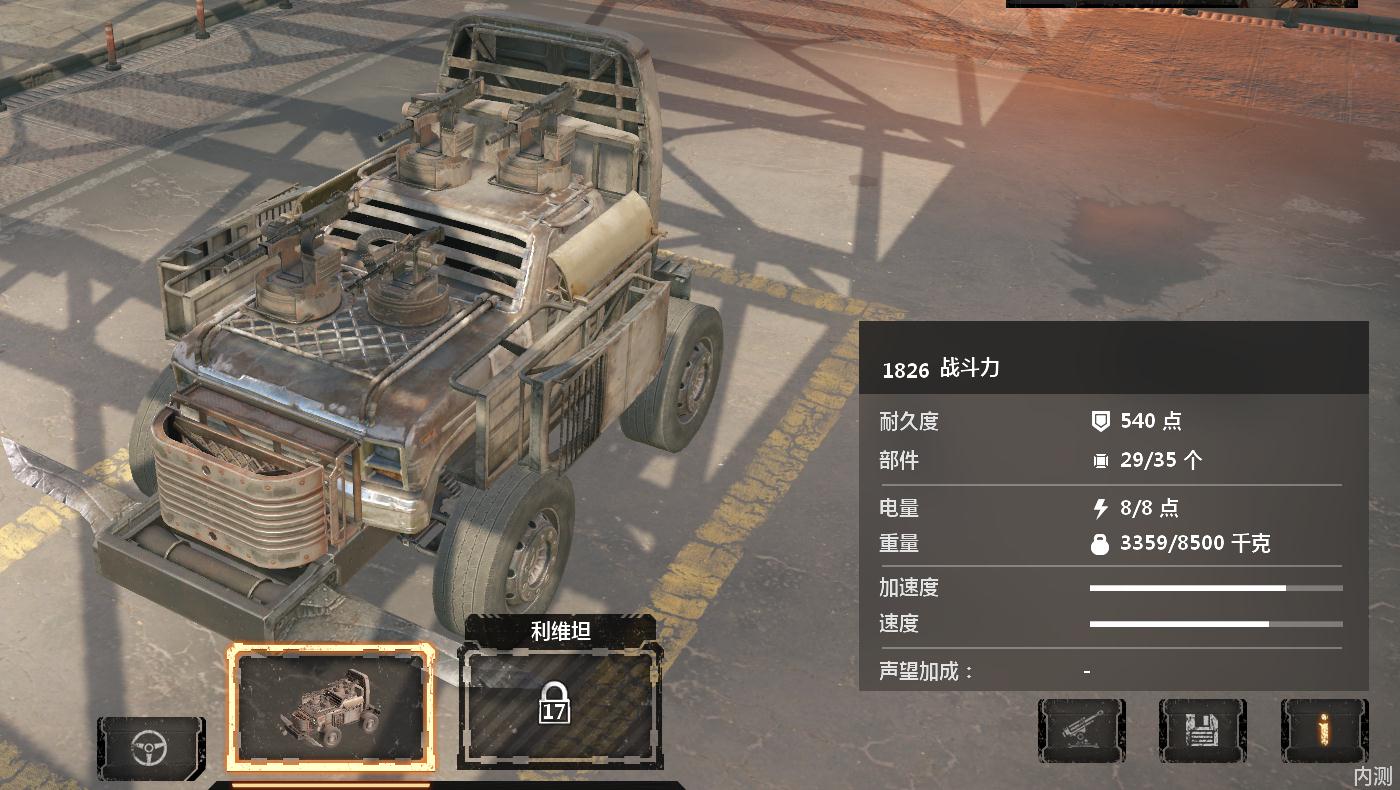Click the locked 利维坦 slot

click(x=559, y=706)
